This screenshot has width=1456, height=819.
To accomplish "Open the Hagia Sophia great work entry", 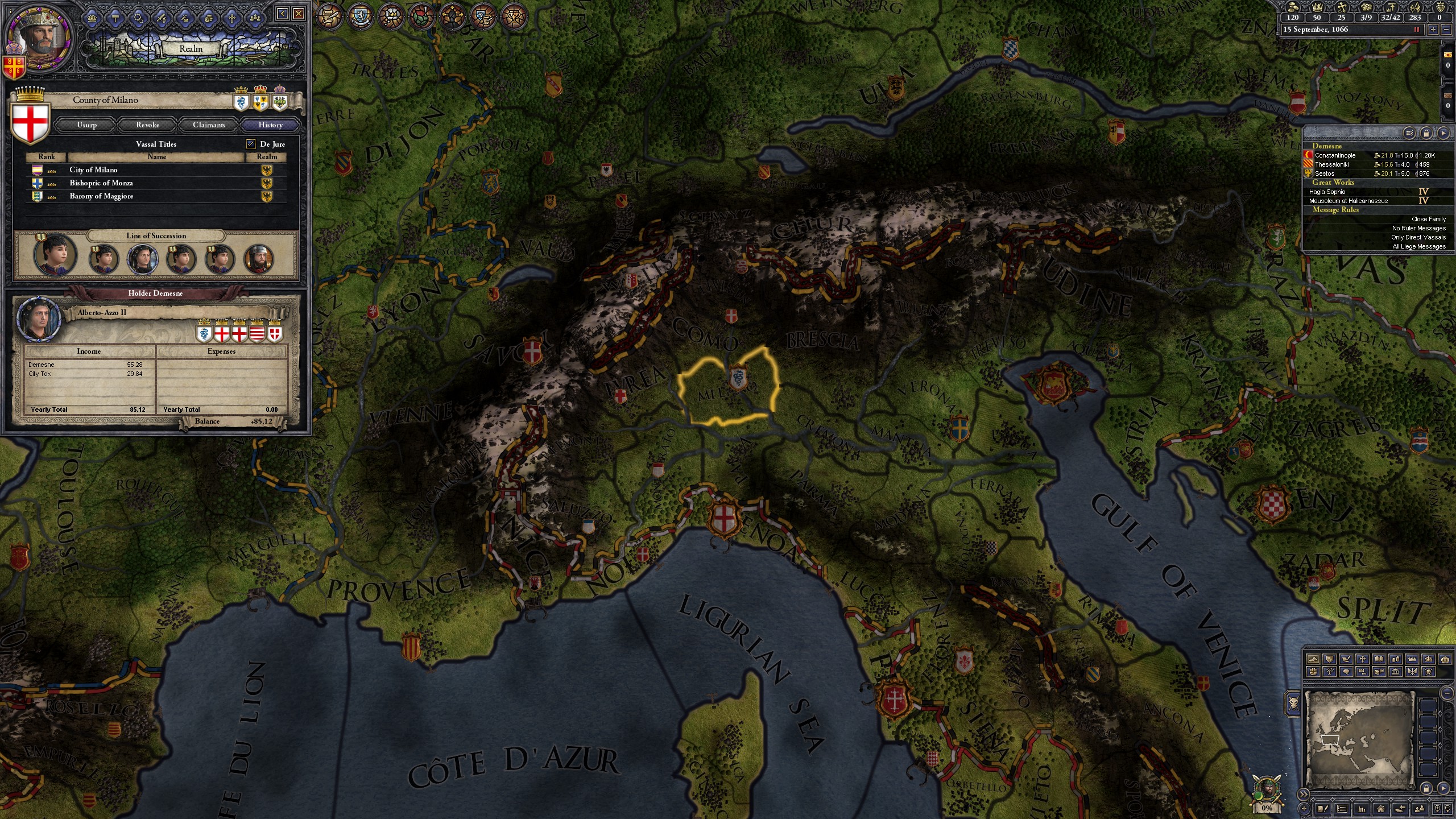I will point(1327,192).
